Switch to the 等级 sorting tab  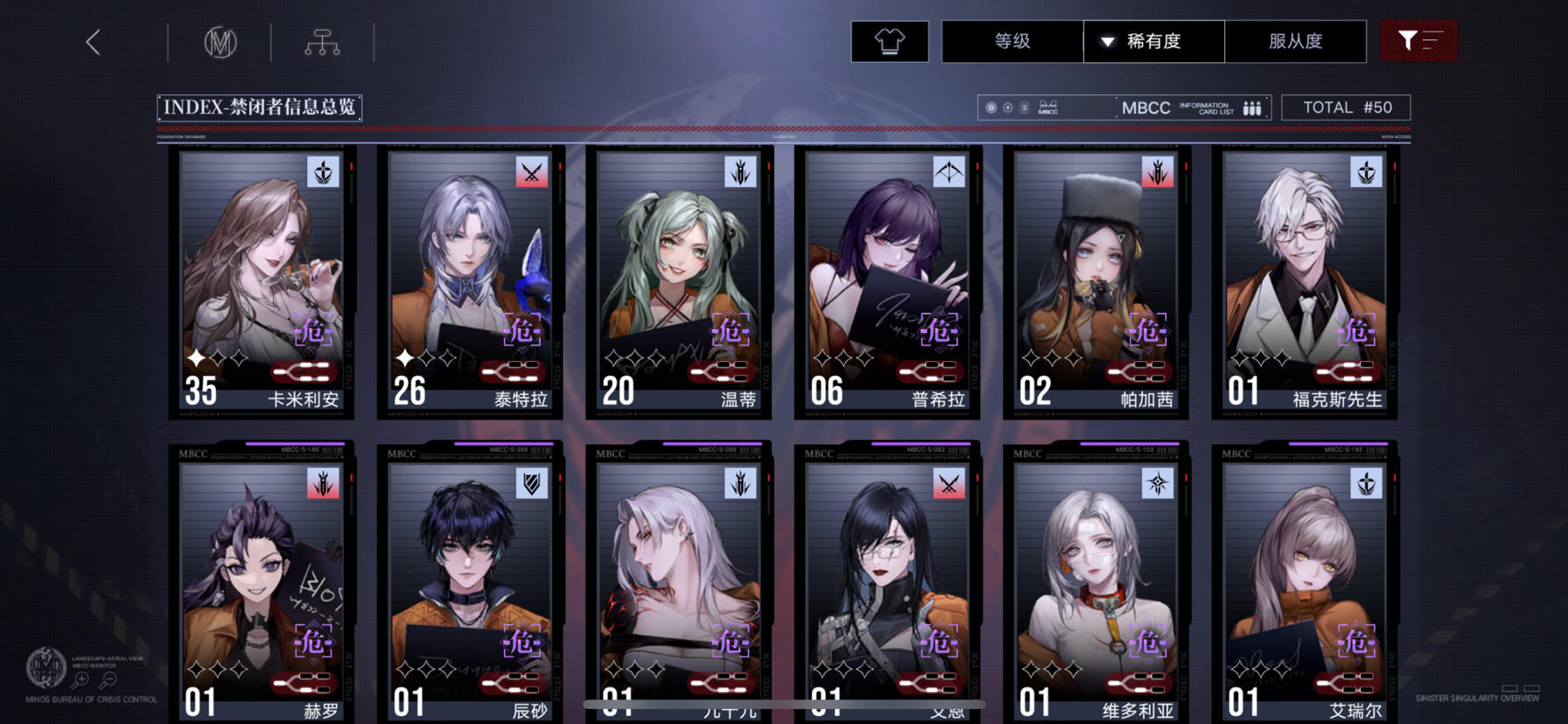tap(1011, 40)
